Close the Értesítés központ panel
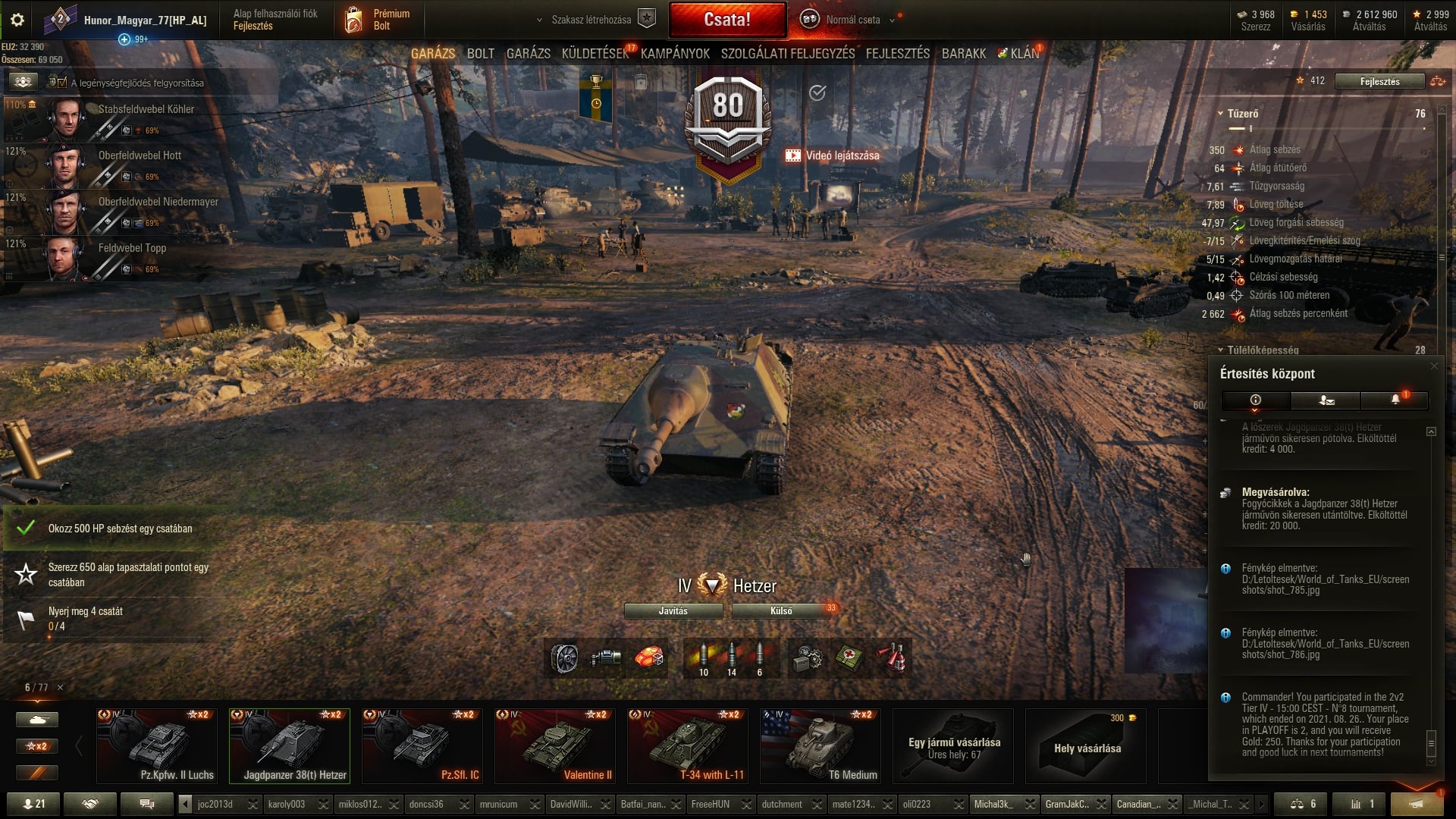The image size is (1456, 819). (1433, 366)
